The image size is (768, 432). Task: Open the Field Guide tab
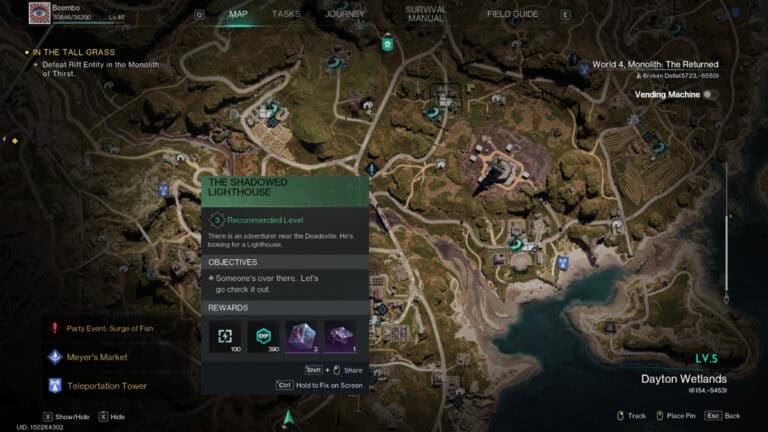coord(512,14)
